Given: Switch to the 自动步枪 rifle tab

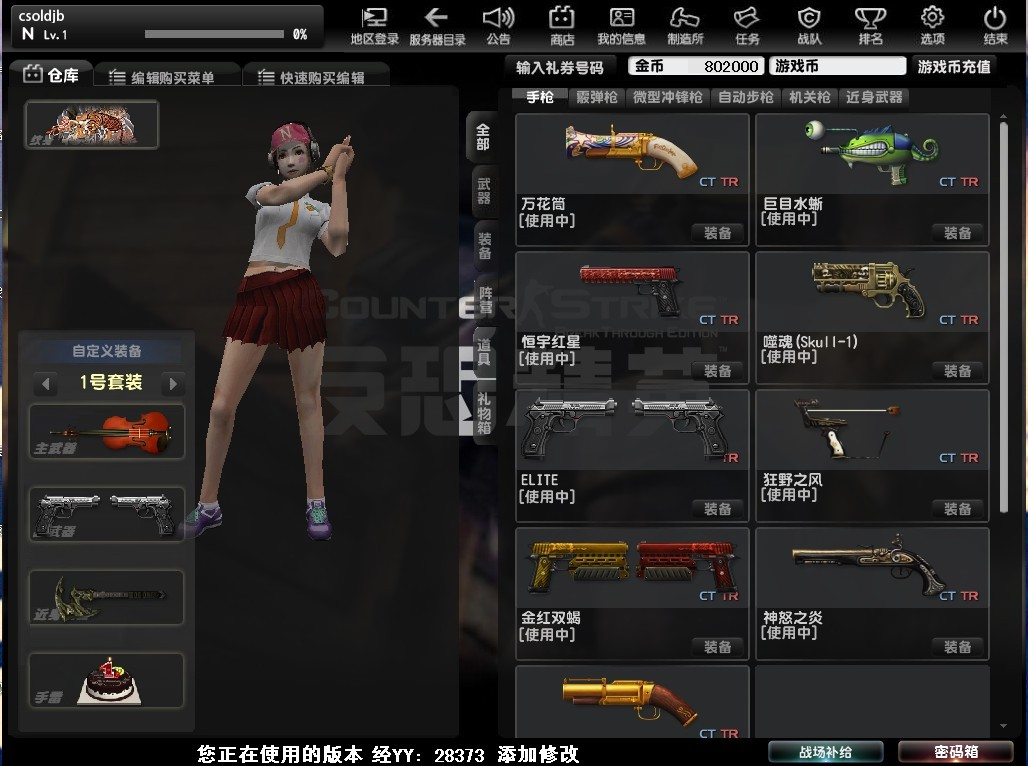Looking at the screenshot, I should pyautogui.click(x=746, y=97).
